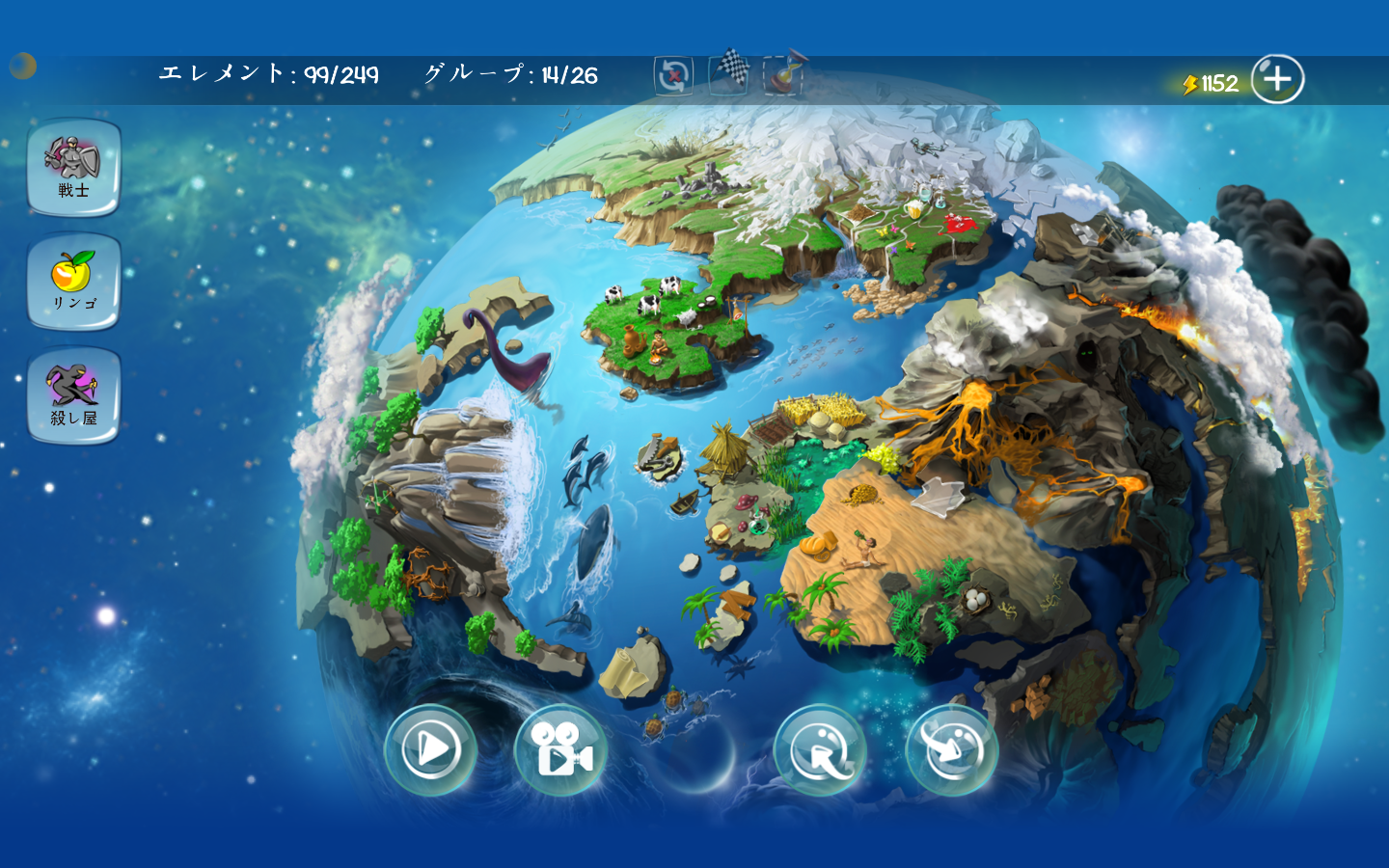Select the 殺し屋 (Assassin) quest icon
This screenshot has width=1389, height=868.
tap(73, 392)
